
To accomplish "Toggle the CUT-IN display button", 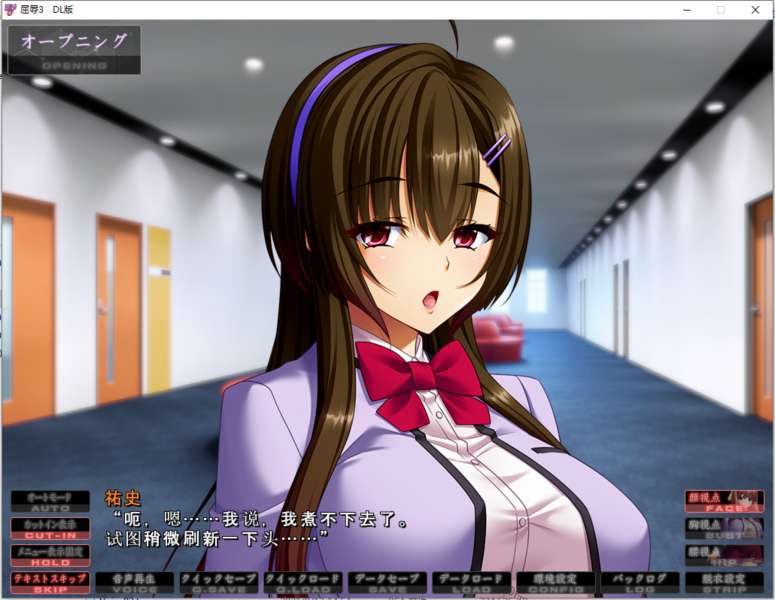I will click(x=50, y=527).
